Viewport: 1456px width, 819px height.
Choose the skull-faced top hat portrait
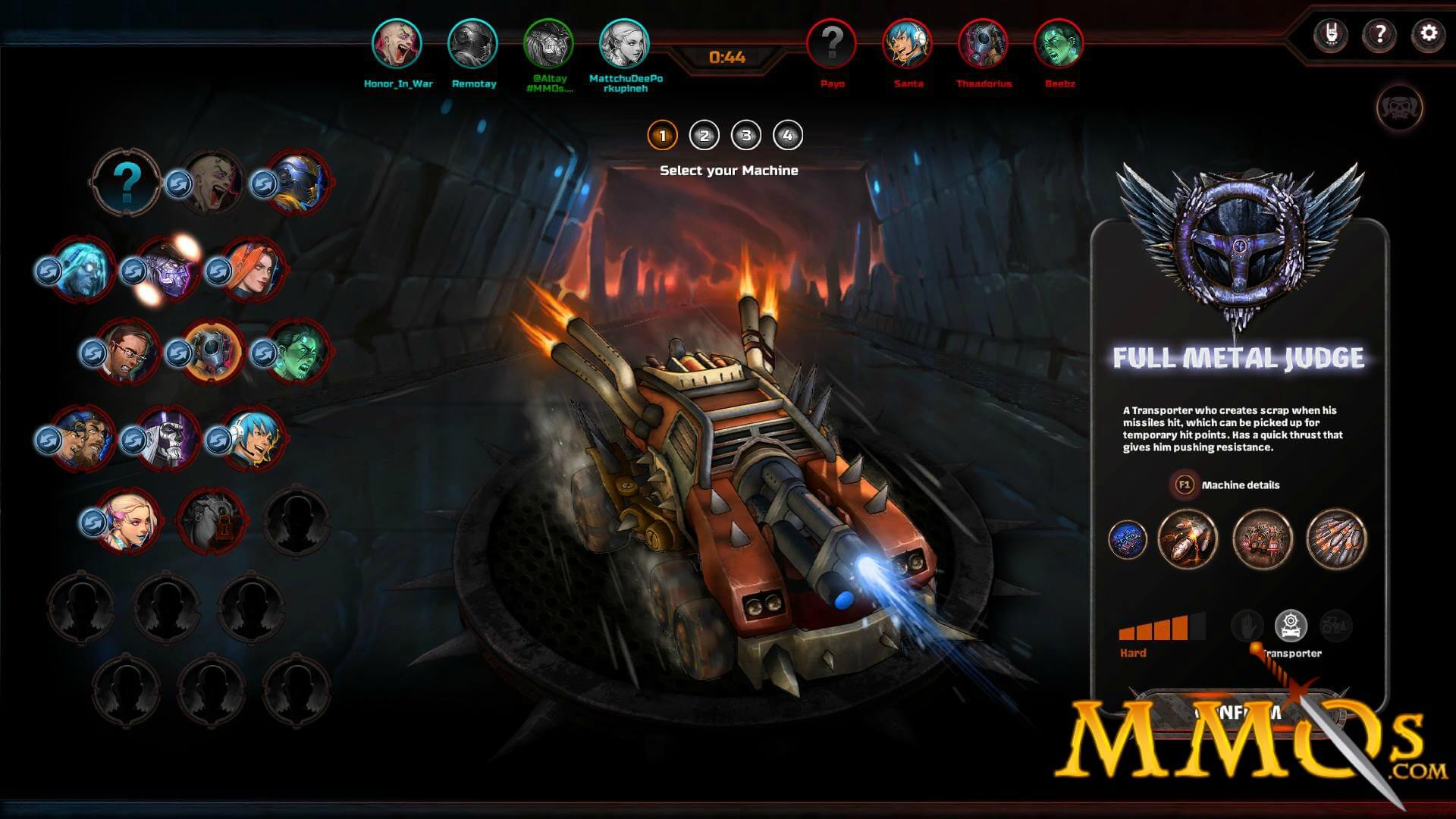pos(168,439)
